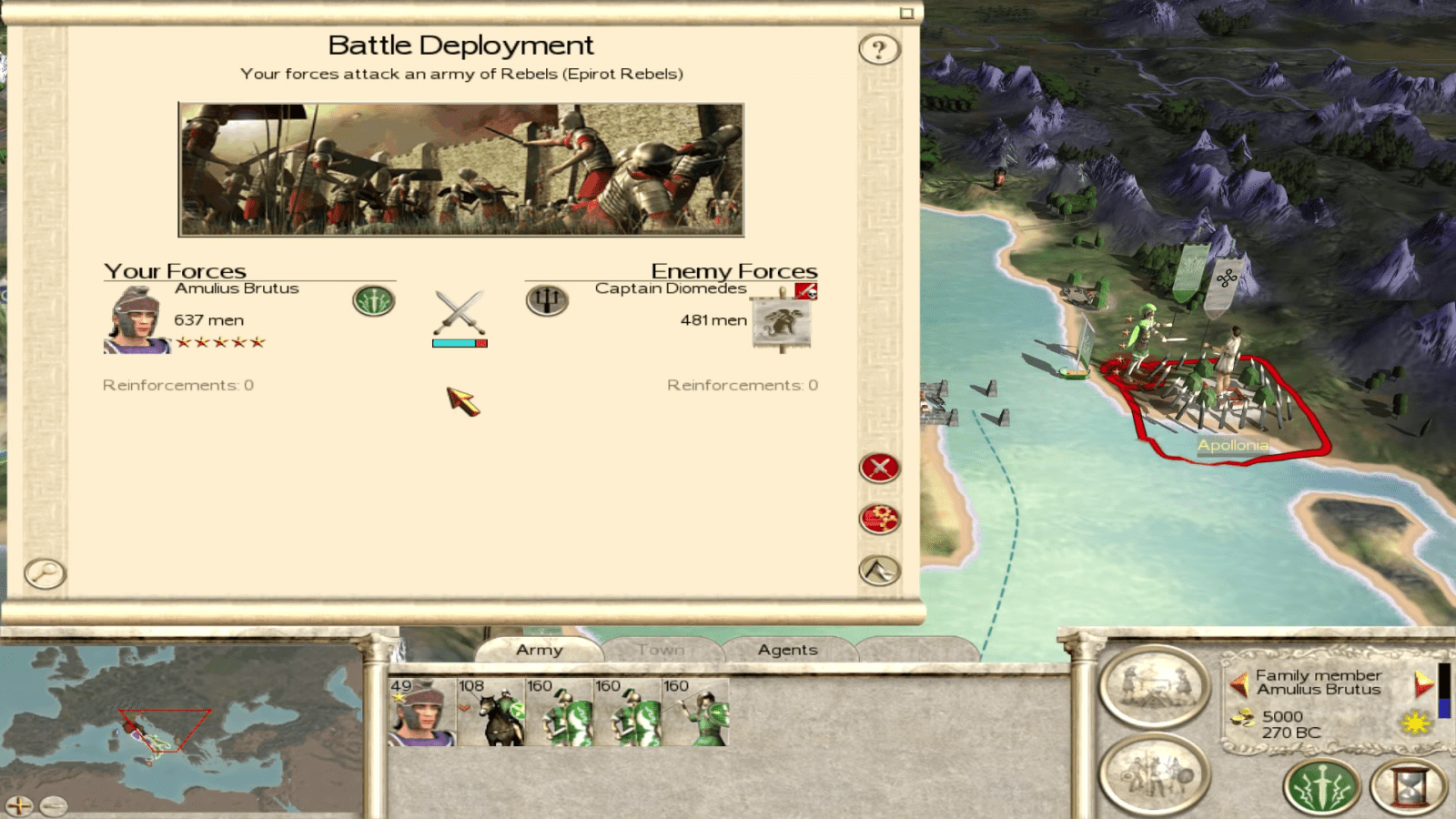Switch to the Agents tab

click(x=788, y=649)
